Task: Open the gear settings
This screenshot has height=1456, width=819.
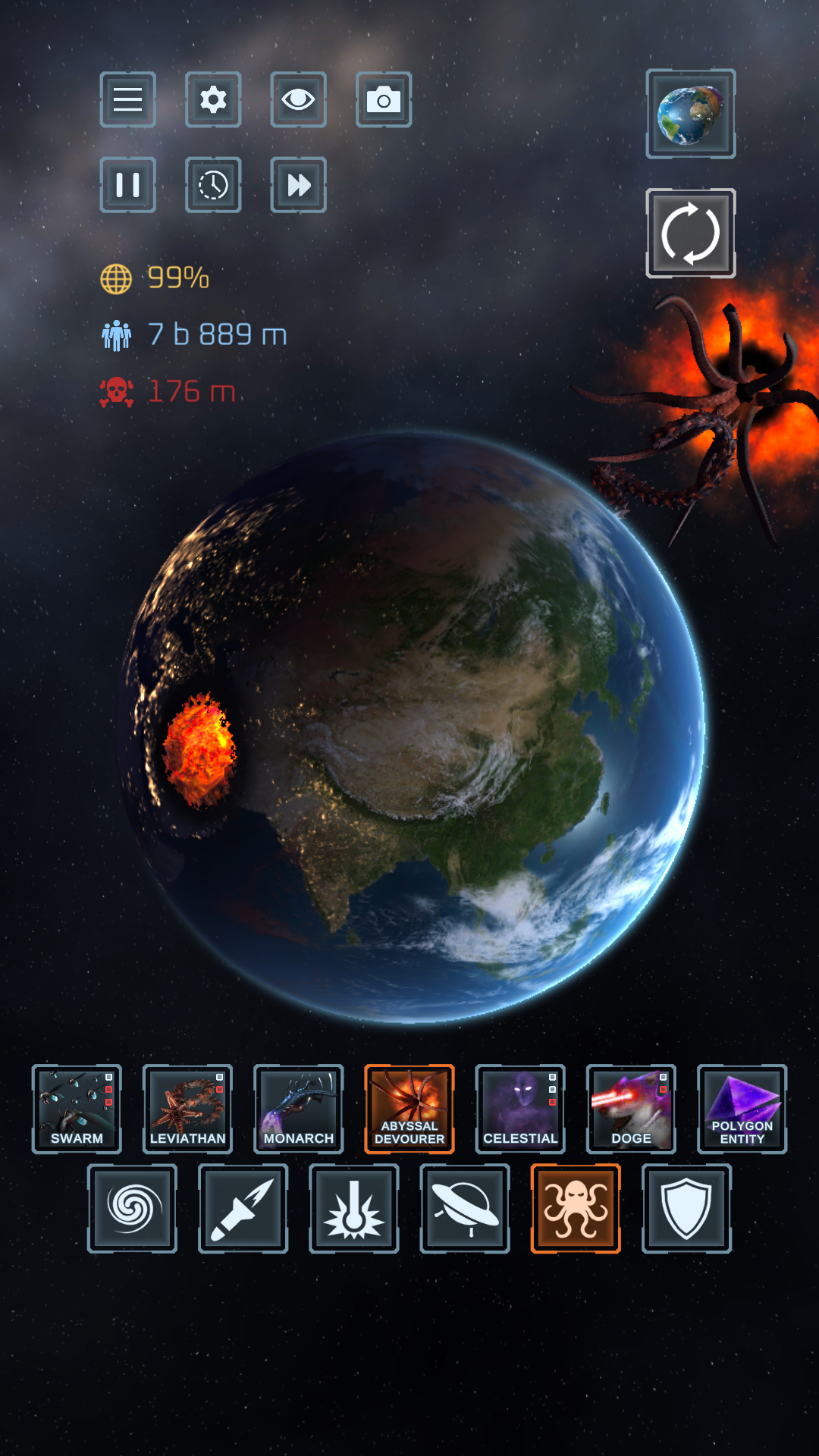Action: pos(213,99)
